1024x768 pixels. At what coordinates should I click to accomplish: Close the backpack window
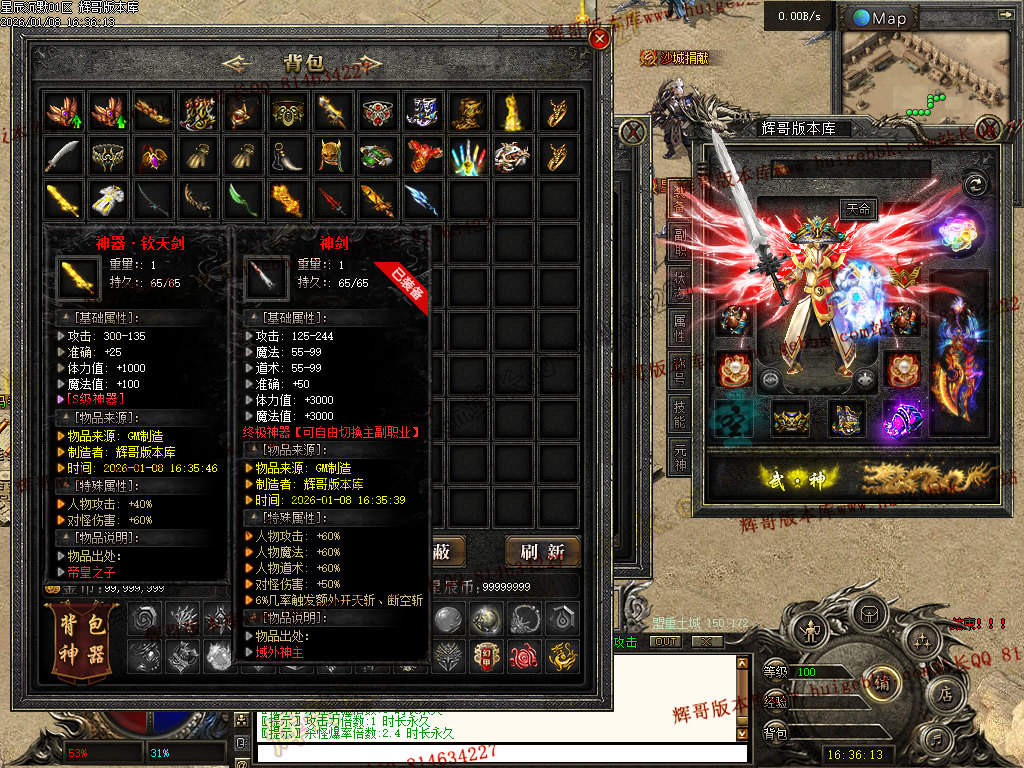tap(599, 39)
